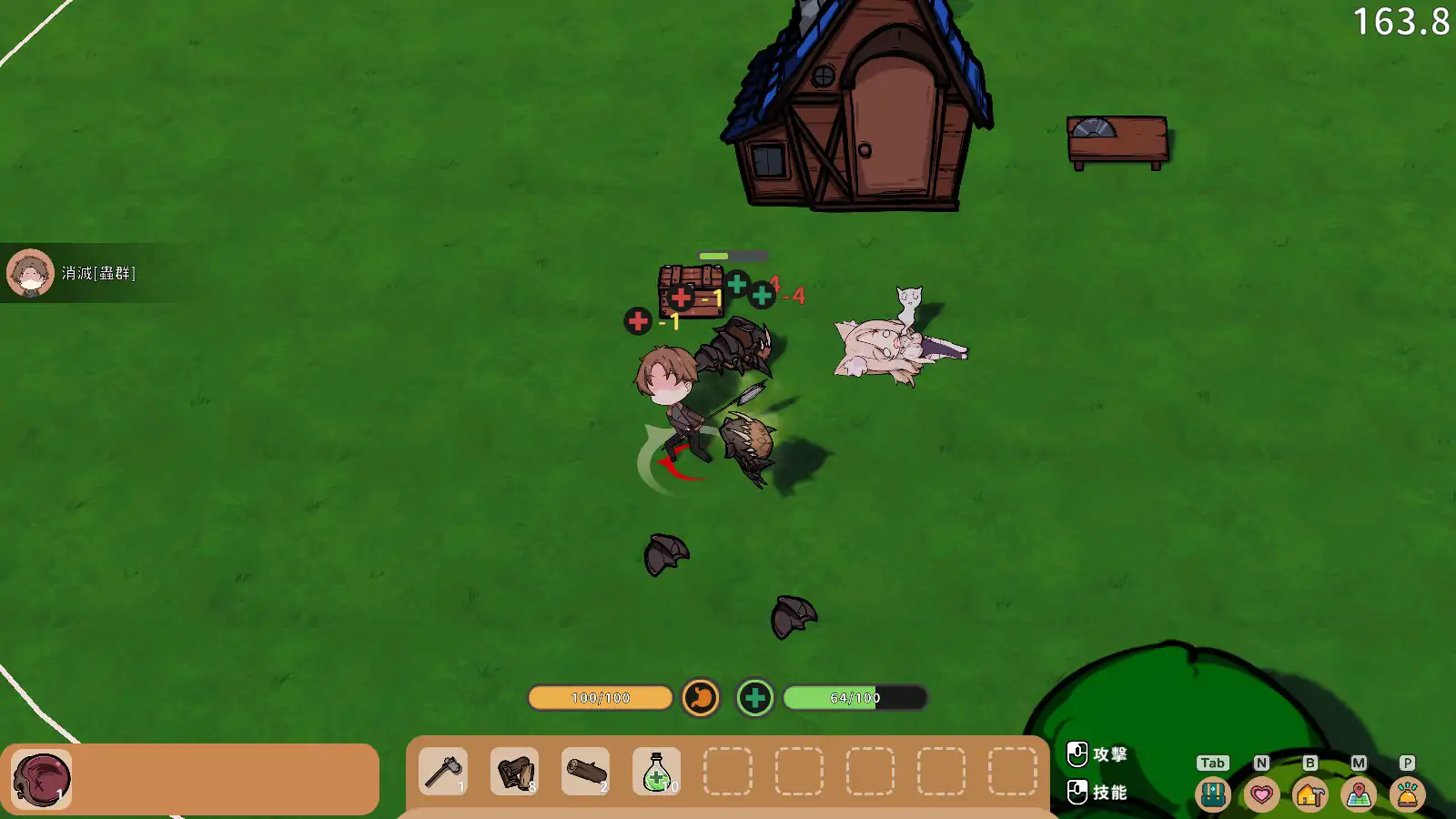This screenshot has height=819, width=1456.
Task: Open the house and hammer build menu
Action: [1309, 794]
